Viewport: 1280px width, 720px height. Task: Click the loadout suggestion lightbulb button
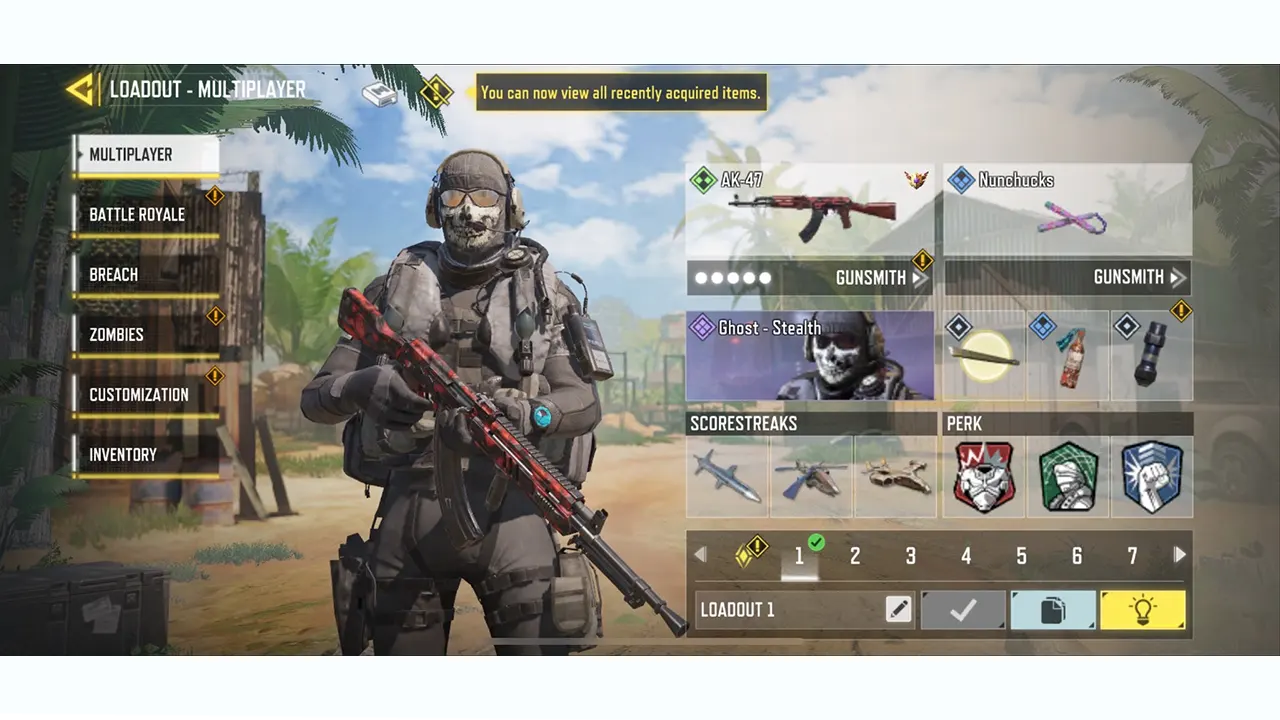click(1143, 610)
